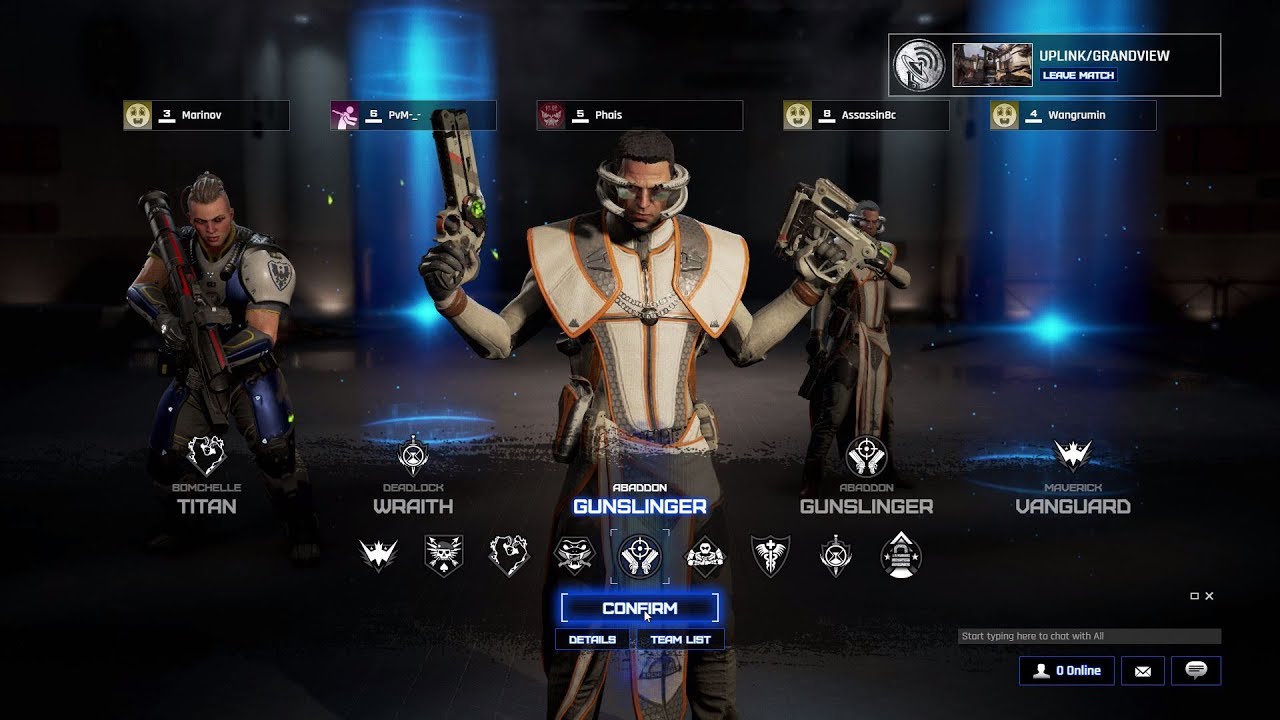Toggle the speech bubble chat button
Image resolution: width=1280 pixels, height=720 pixels.
(1195, 671)
